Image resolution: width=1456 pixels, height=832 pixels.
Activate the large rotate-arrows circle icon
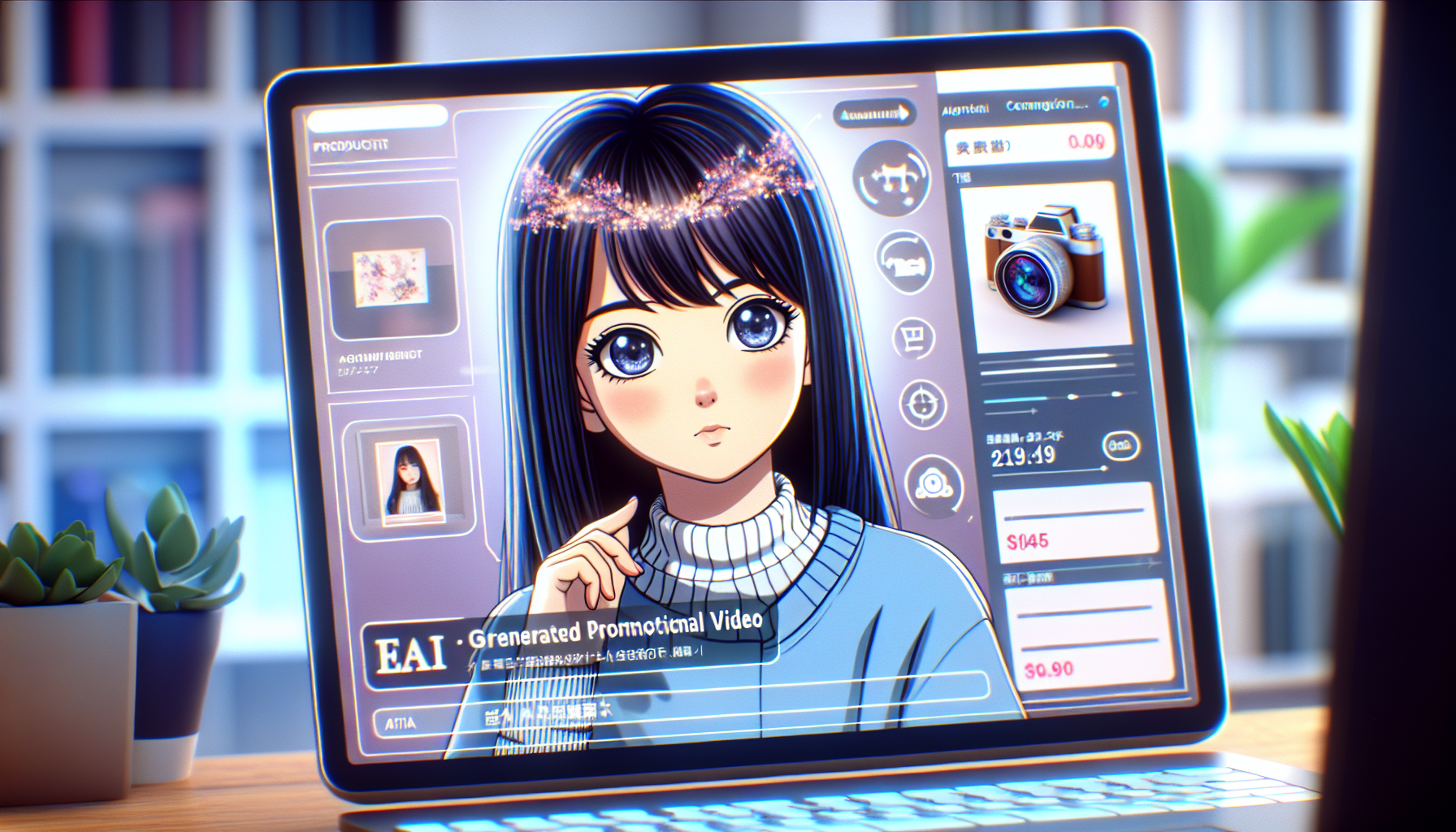[x=891, y=179]
